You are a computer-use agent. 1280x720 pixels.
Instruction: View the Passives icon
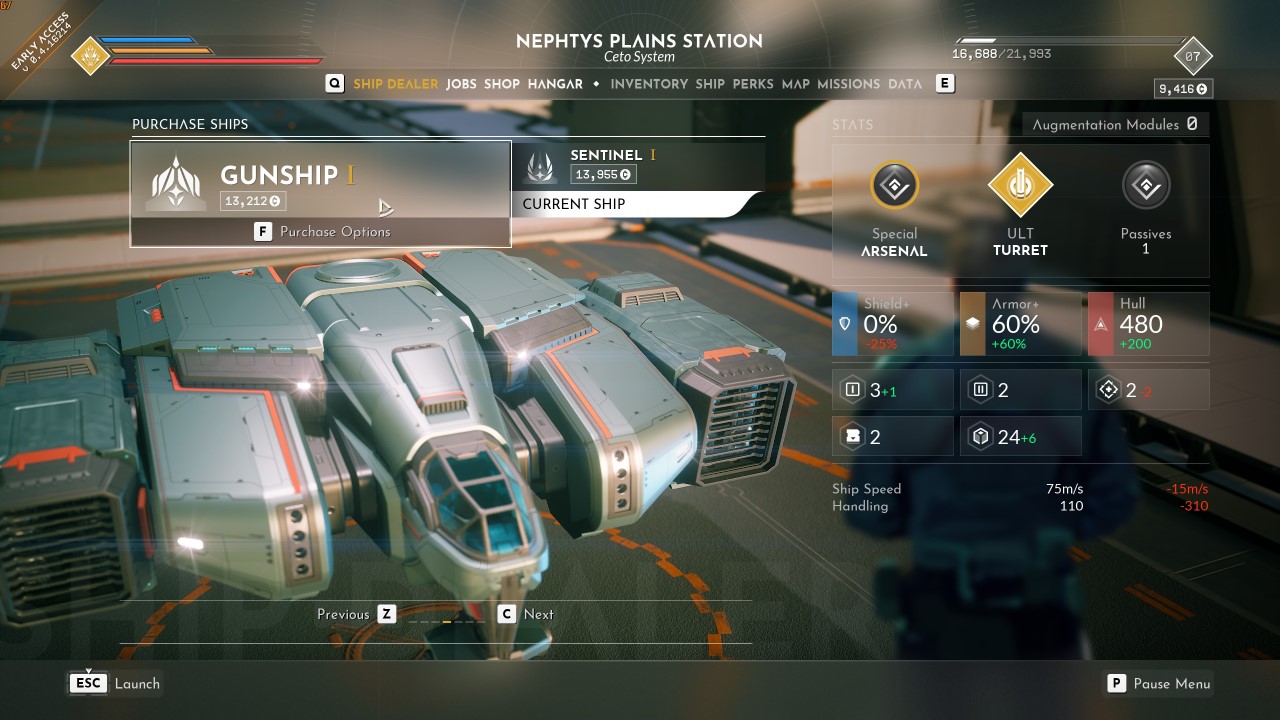(1146, 185)
